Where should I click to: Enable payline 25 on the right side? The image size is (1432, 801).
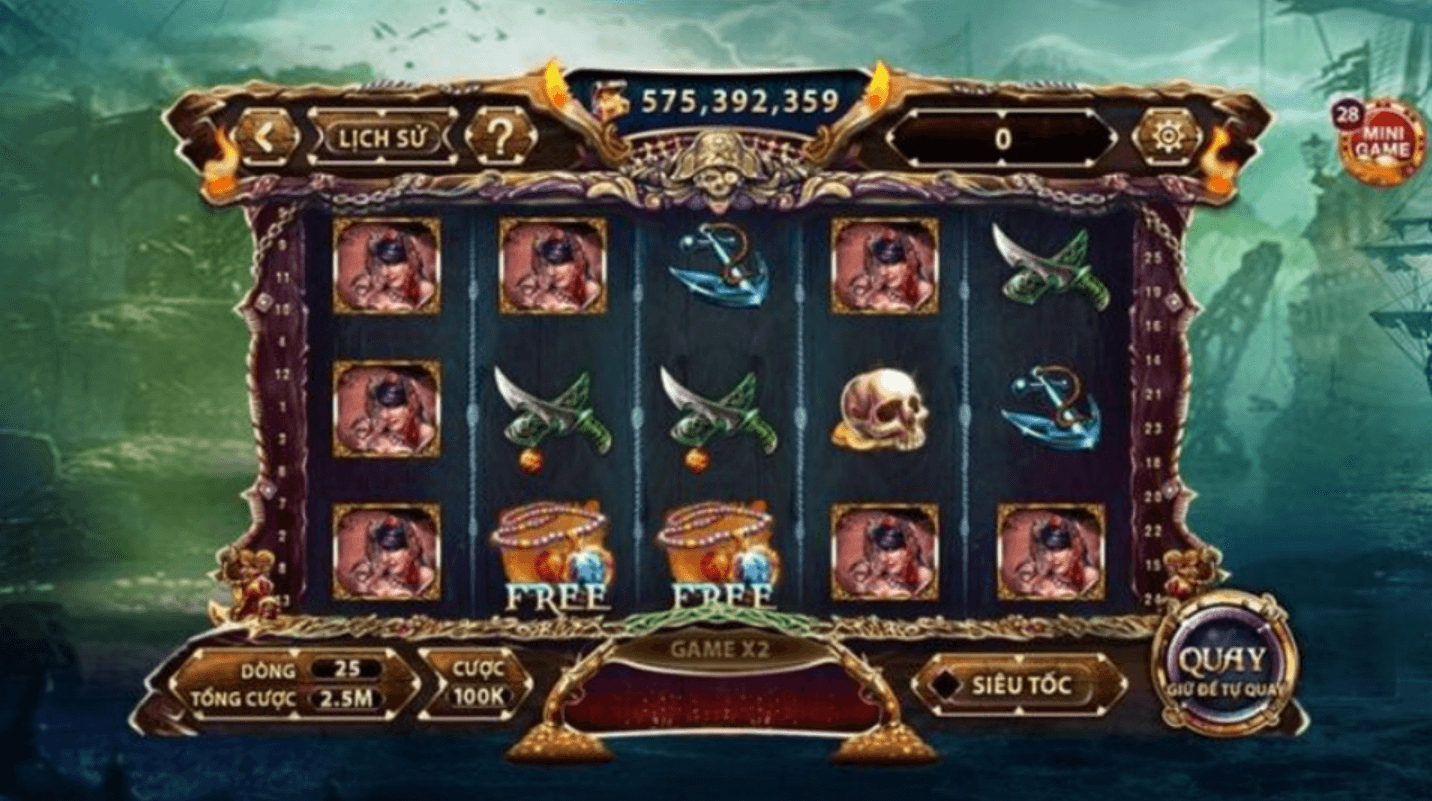(x=1154, y=256)
